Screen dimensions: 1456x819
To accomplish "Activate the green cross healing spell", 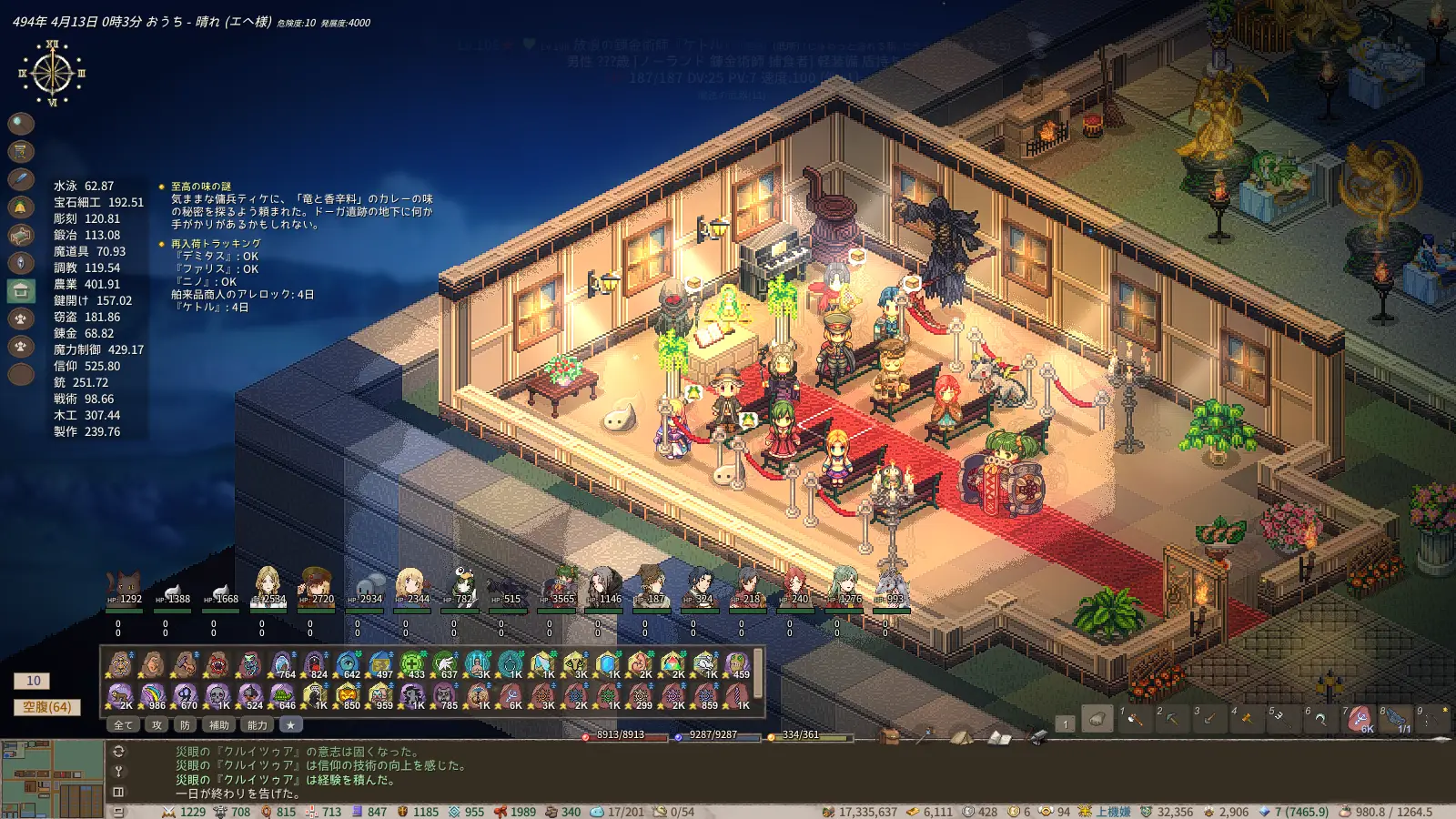I will [411, 664].
